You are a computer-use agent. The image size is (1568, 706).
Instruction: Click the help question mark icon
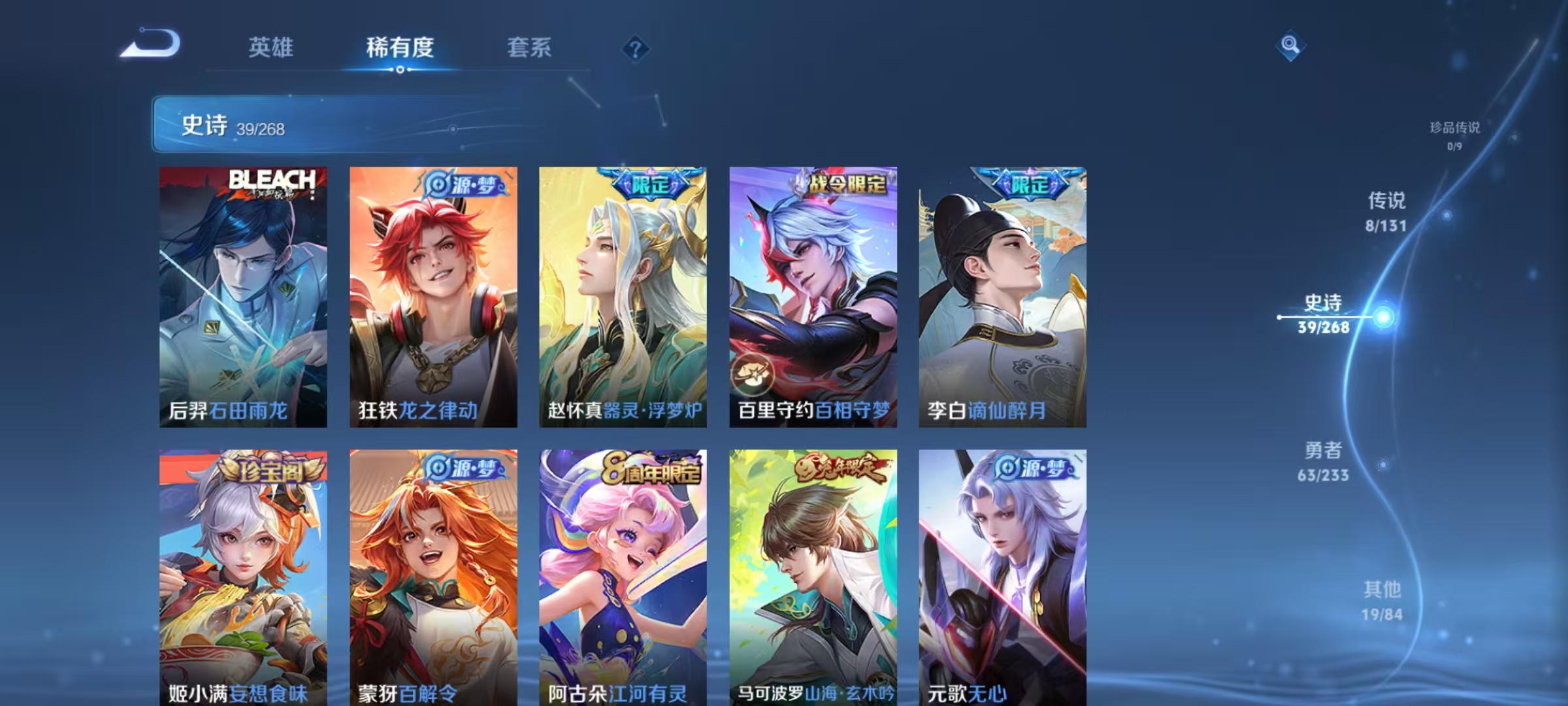[x=635, y=49]
